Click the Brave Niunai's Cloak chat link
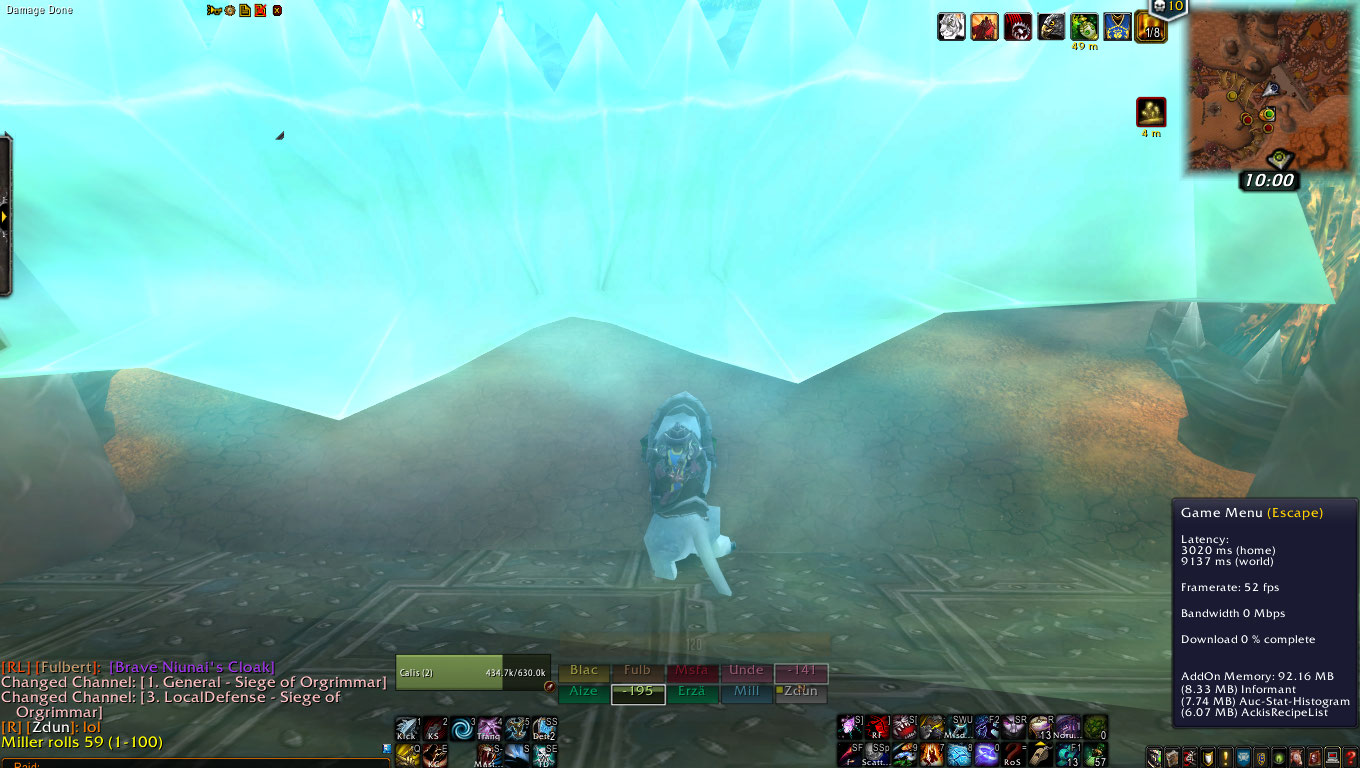This screenshot has width=1360, height=768. (x=191, y=667)
